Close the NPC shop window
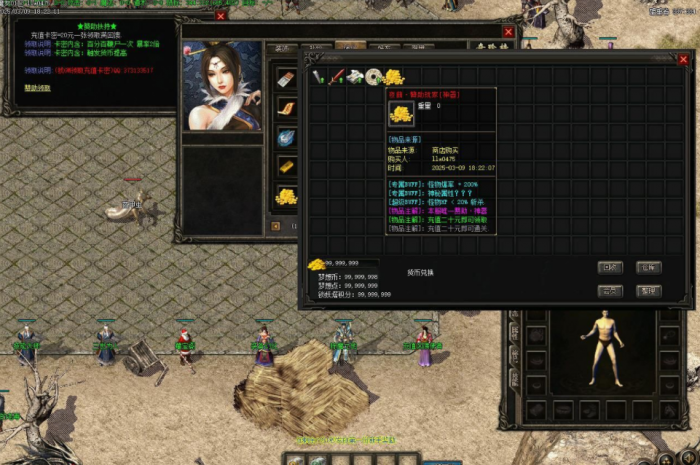 click(508, 32)
